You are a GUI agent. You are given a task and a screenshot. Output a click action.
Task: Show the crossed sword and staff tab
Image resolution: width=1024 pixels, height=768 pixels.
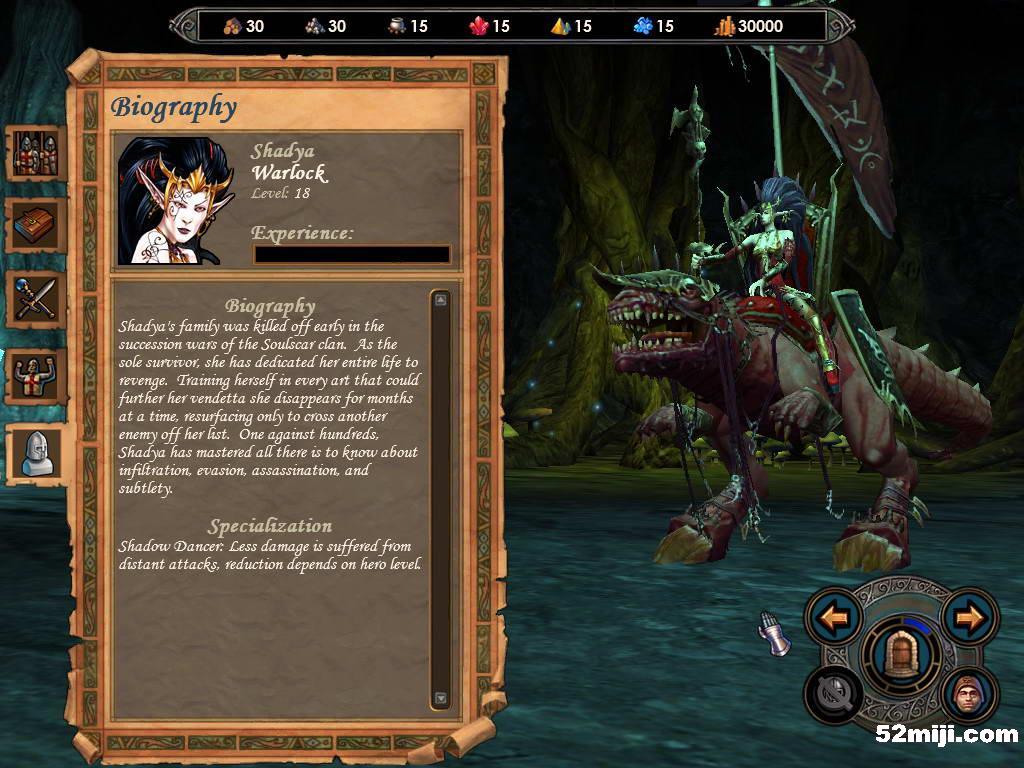coord(36,299)
